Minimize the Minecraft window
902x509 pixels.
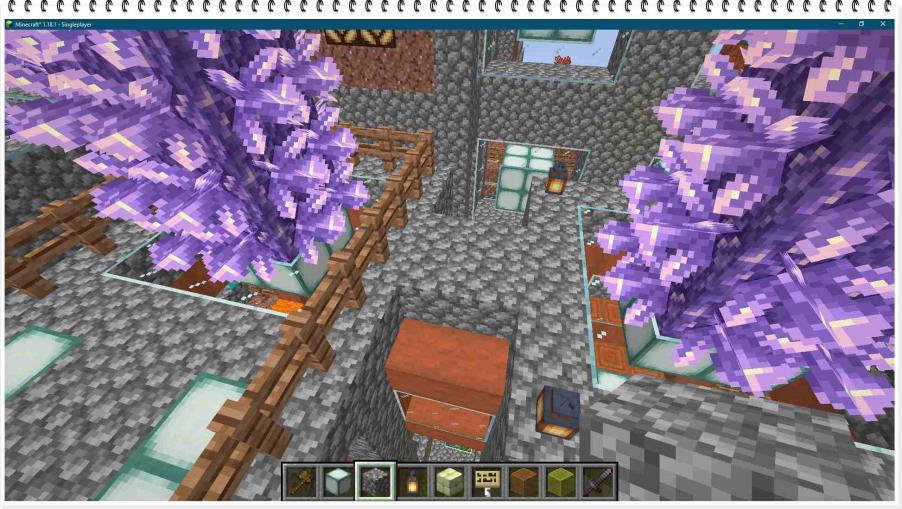point(836,24)
